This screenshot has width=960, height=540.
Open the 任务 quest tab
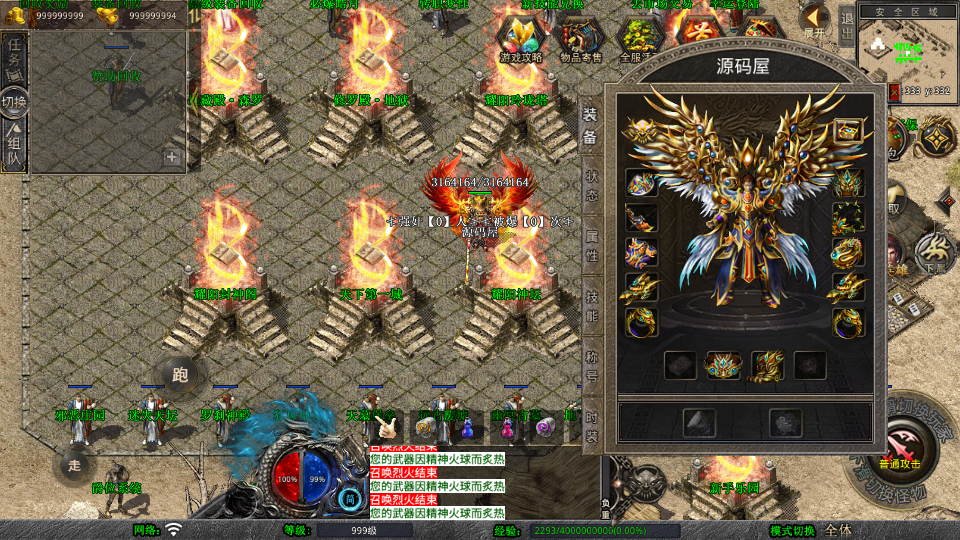click(x=14, y=58)
